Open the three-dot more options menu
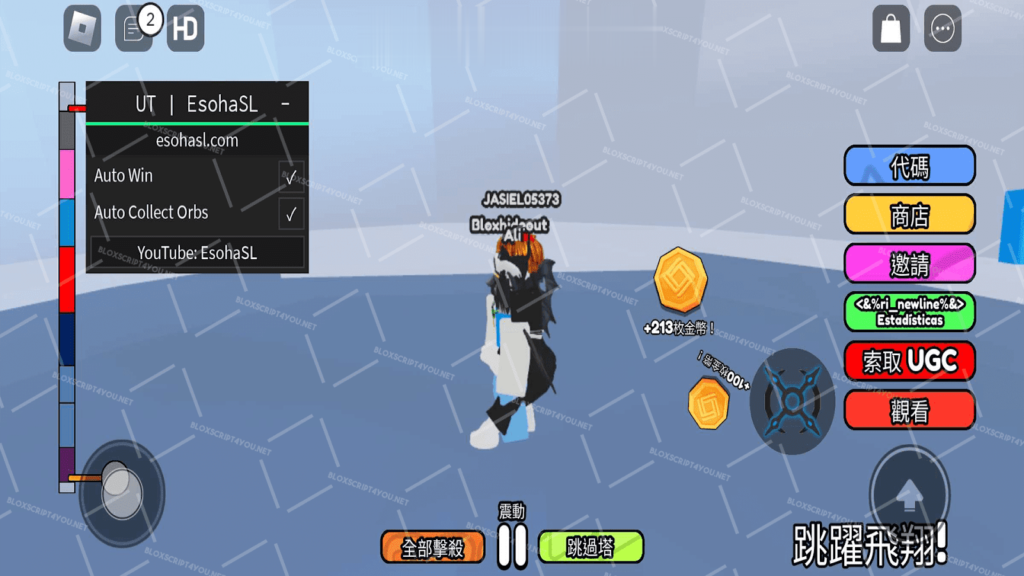The width and height of the screenshot is (1024, 576). pyautogui.click(x=942, y=29)
